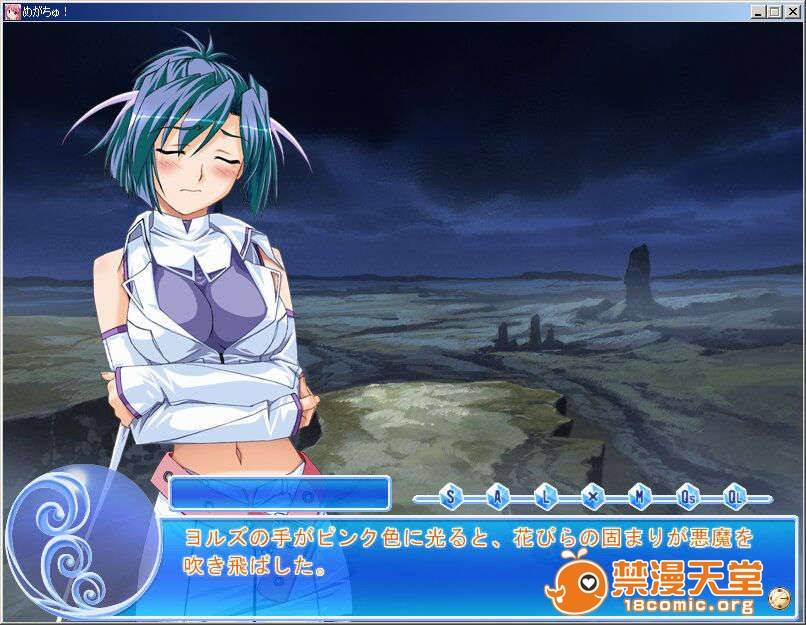Open the M menu button

pos(639,495)
